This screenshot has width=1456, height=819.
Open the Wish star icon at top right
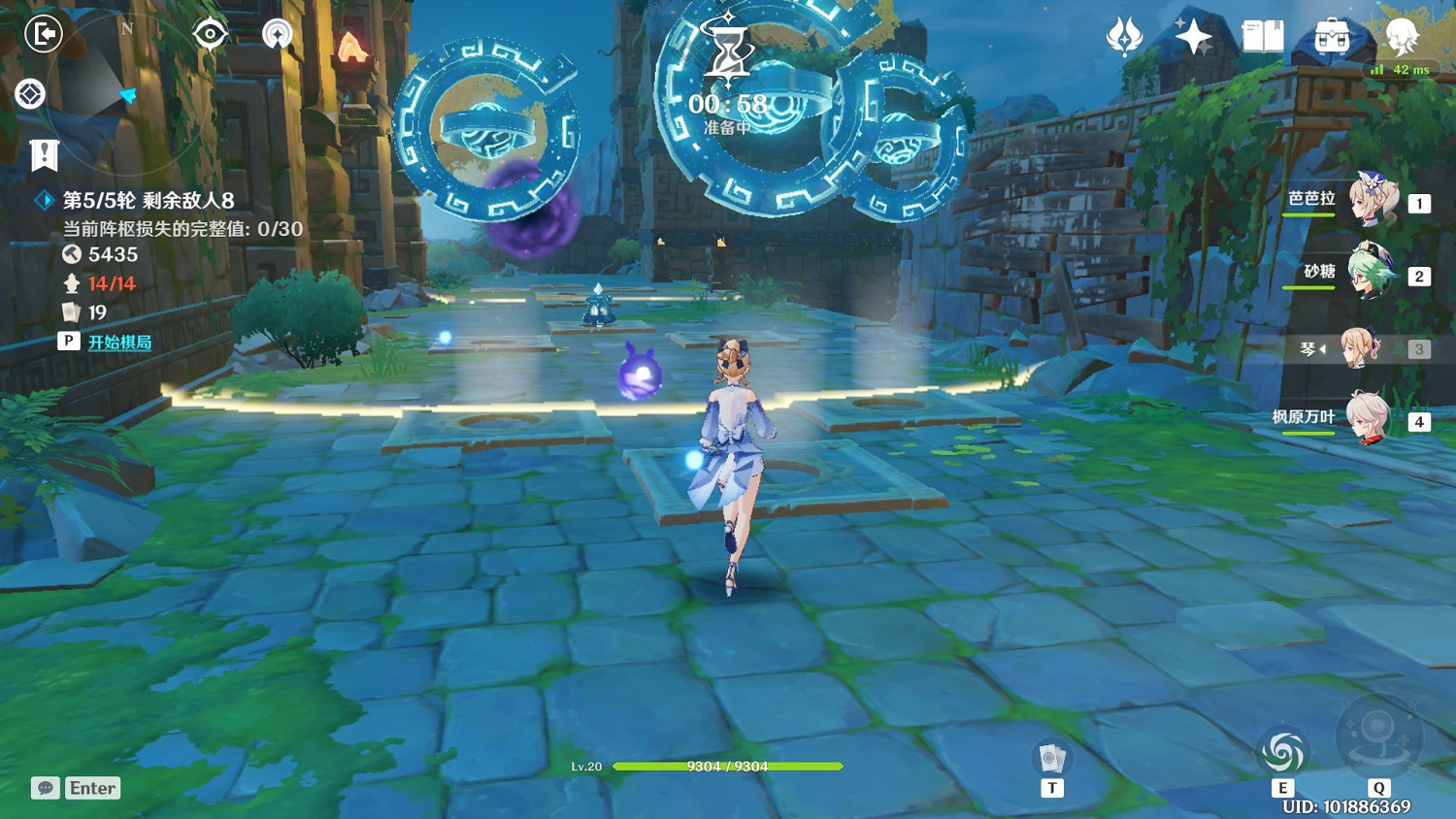pyautogui.click(x=1196, y=35)
